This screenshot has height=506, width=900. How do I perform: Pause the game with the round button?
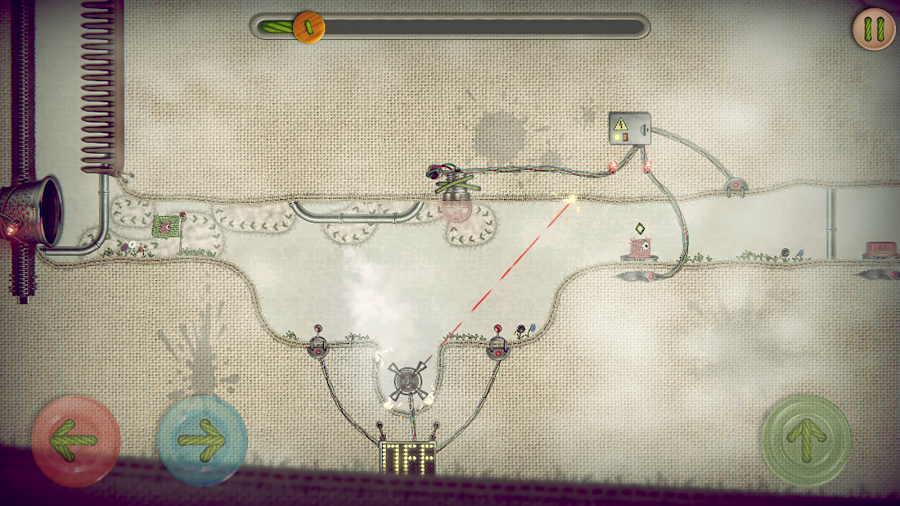coord(874,29)
